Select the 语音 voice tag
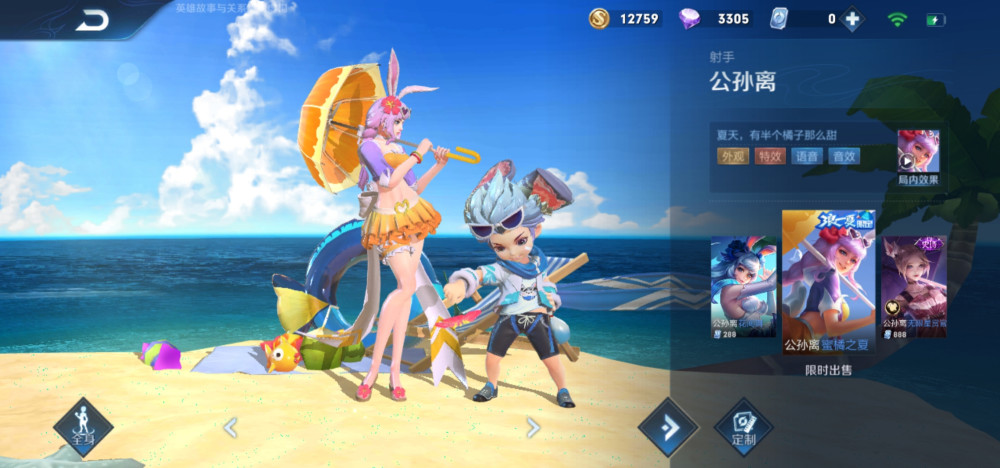The image size is (1000, 468). coord(807,156)
